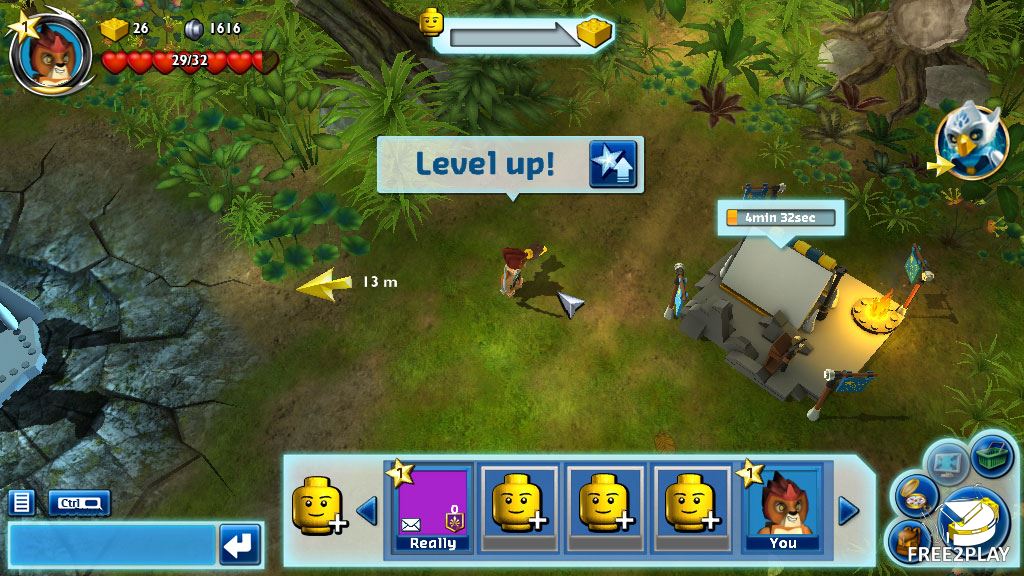
Task: Click the Level up! notification button
Action: point(510,164)
